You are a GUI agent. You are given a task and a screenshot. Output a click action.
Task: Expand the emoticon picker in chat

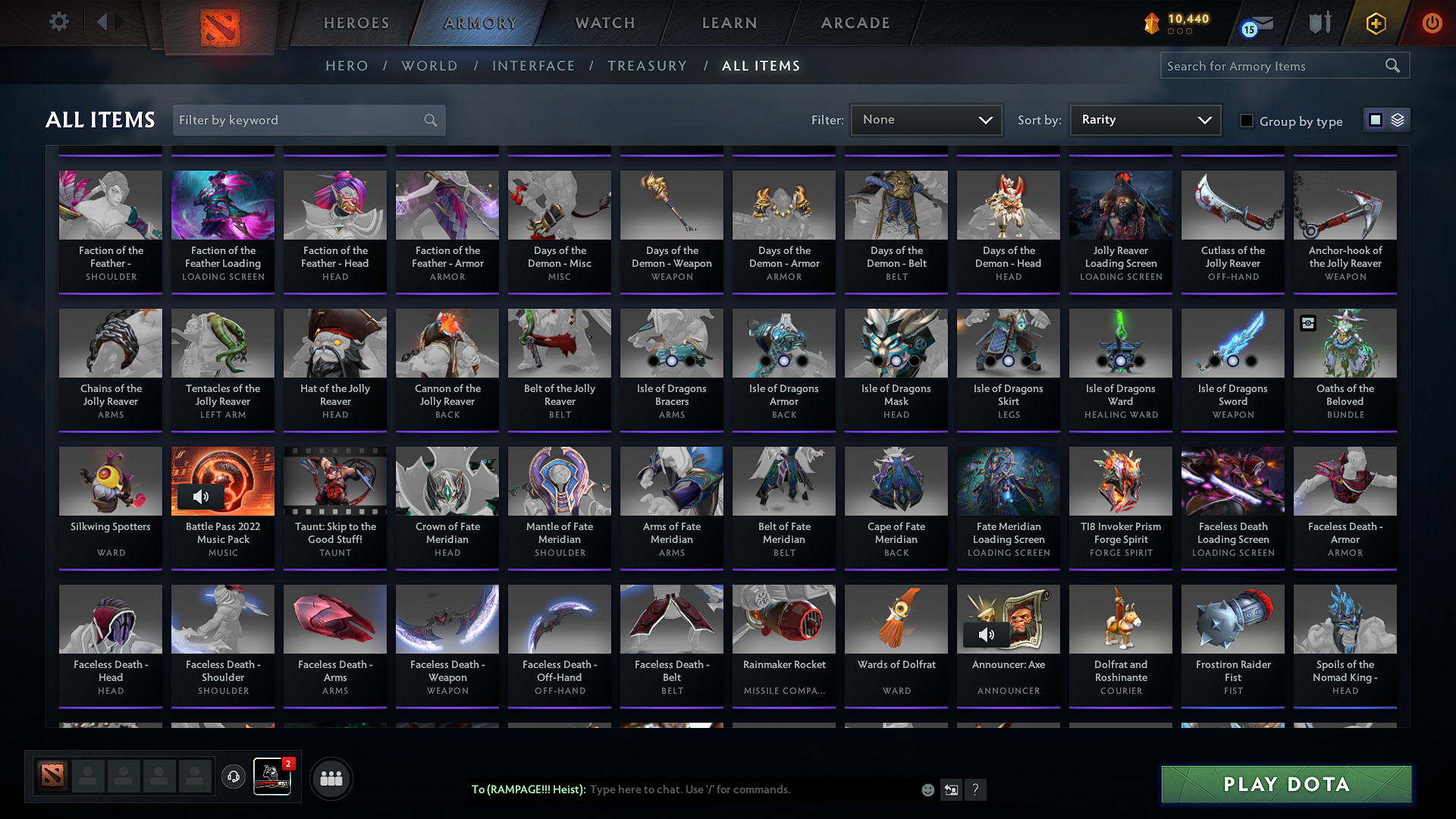[927, 789]
